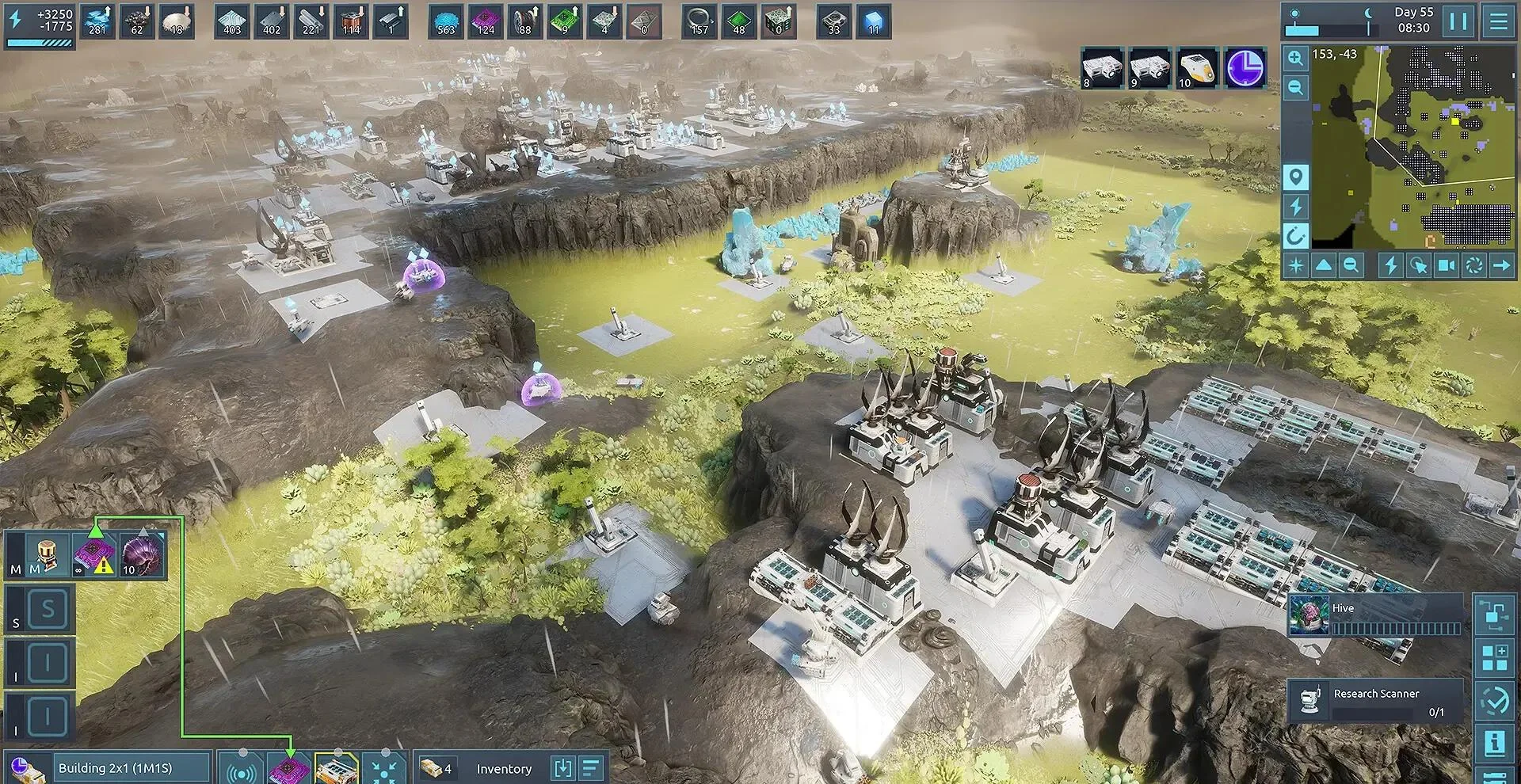
Task: Open the checkmark progress circle button
Action: click(x=1494, y=700)
